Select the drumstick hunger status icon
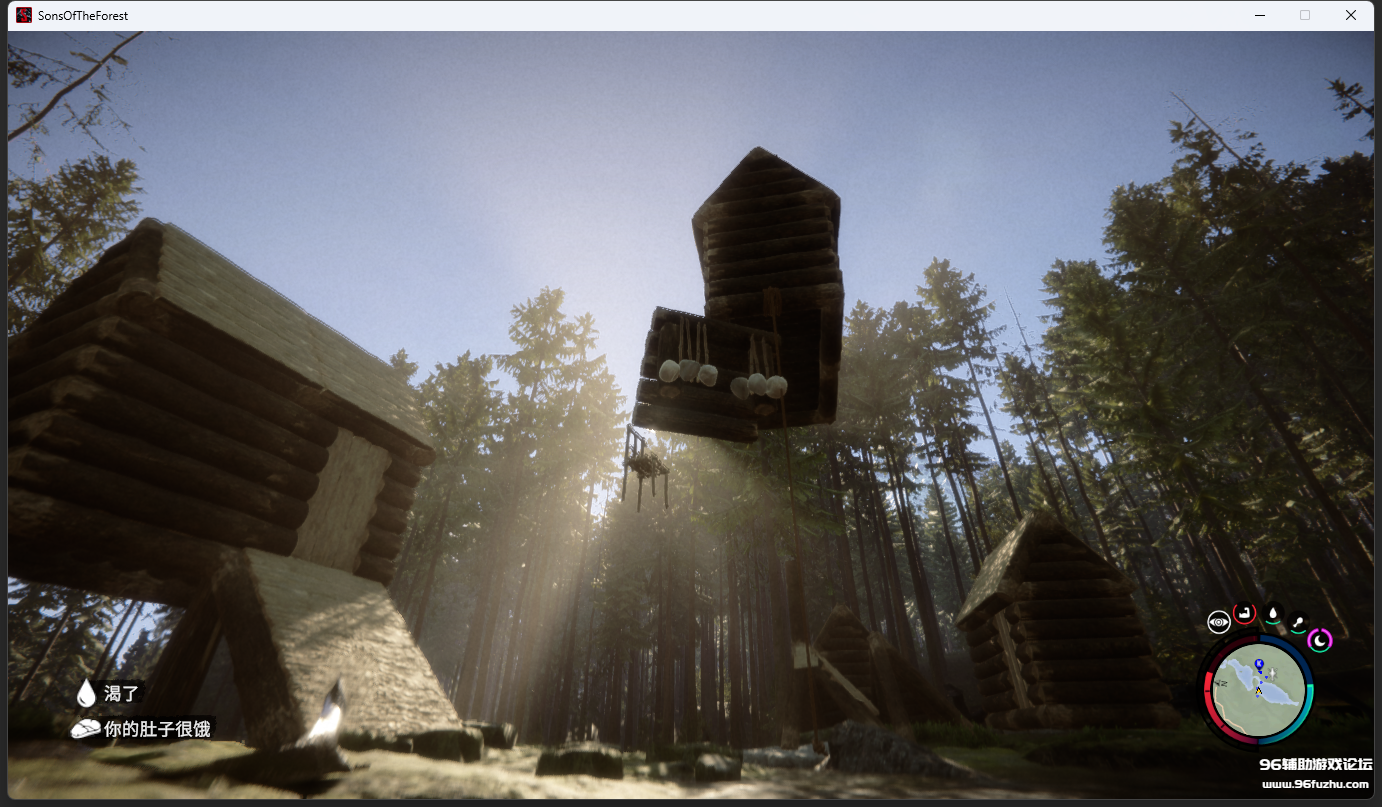 pos(1298,622)
